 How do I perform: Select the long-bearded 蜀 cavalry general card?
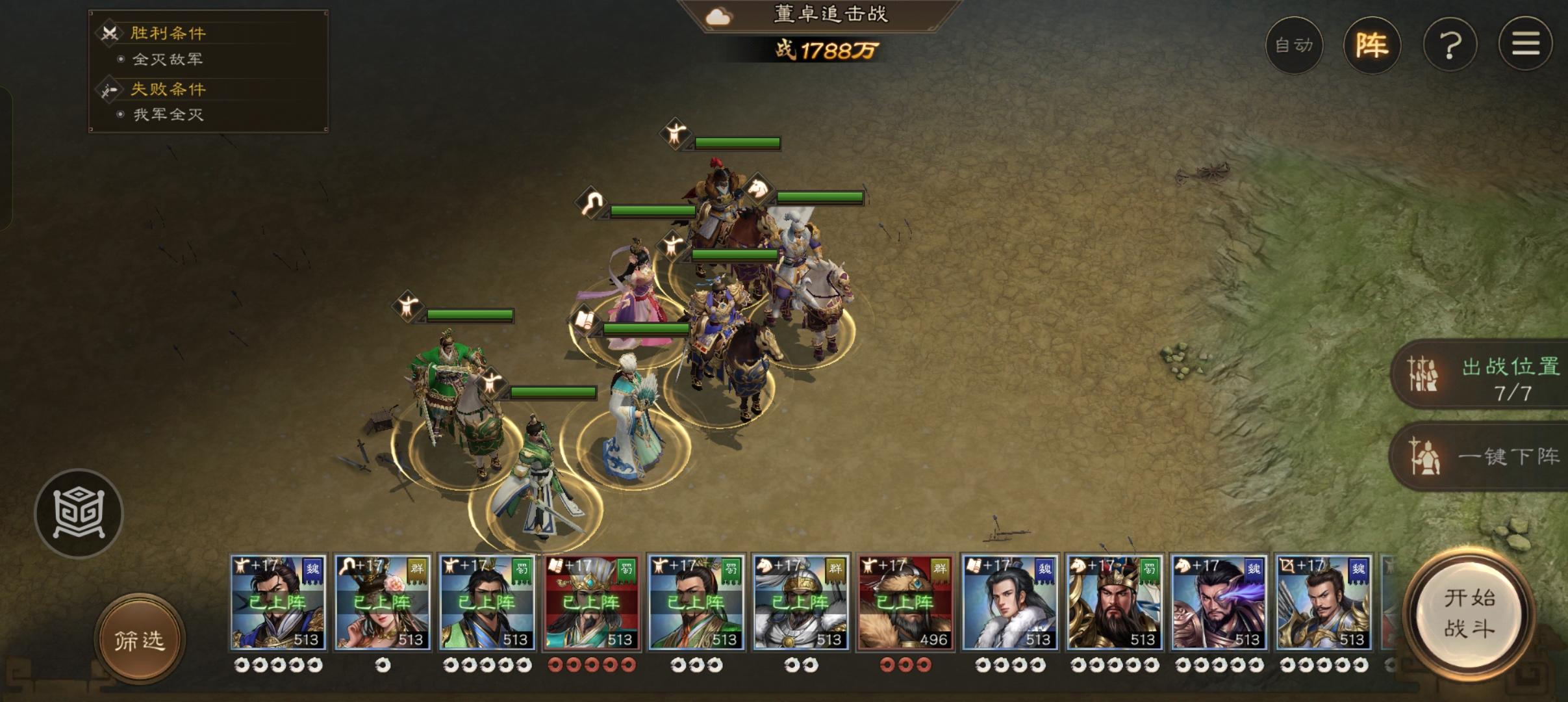(x=1115, y=603)
